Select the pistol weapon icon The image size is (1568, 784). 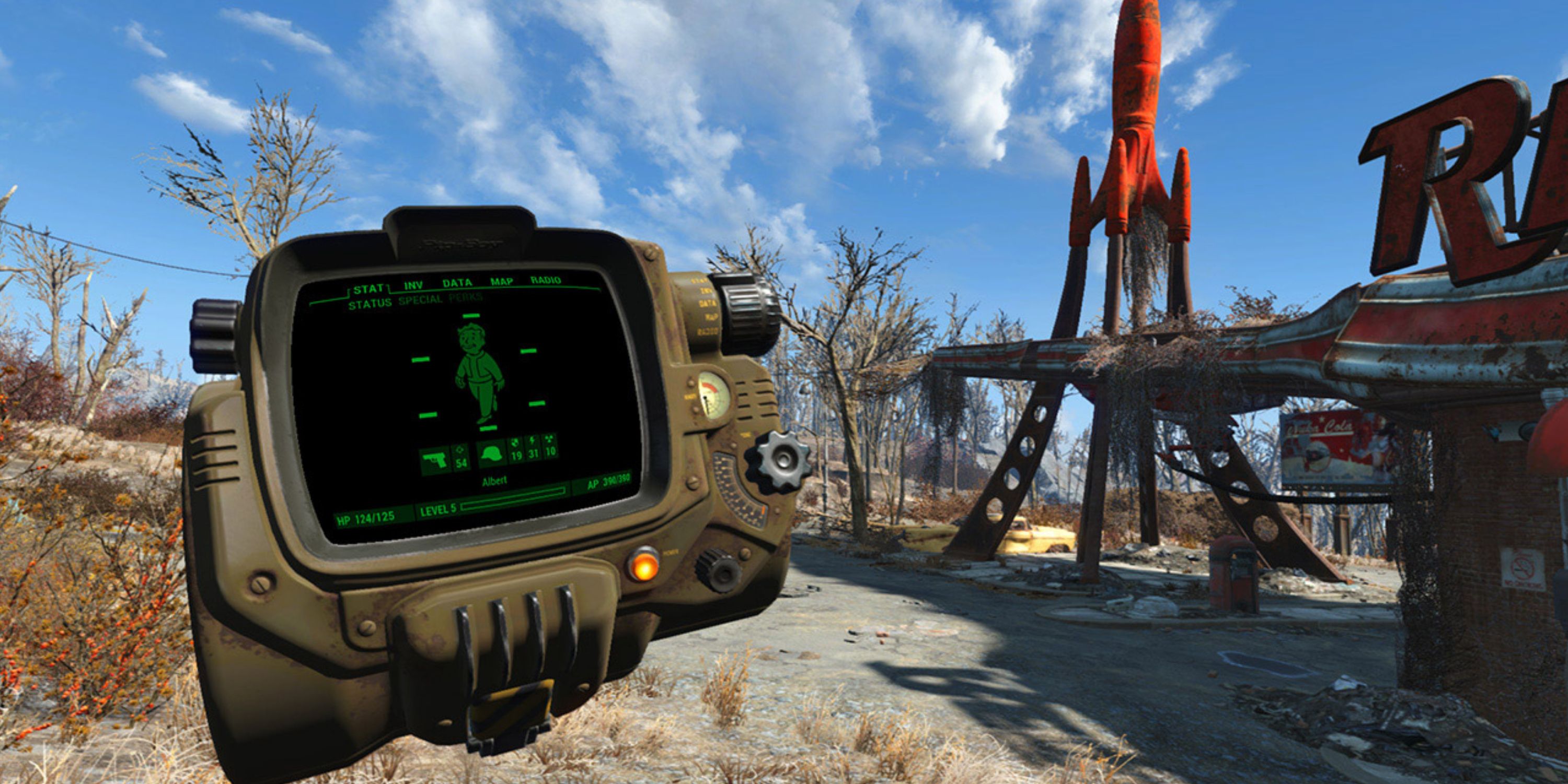tap(435, 460)
